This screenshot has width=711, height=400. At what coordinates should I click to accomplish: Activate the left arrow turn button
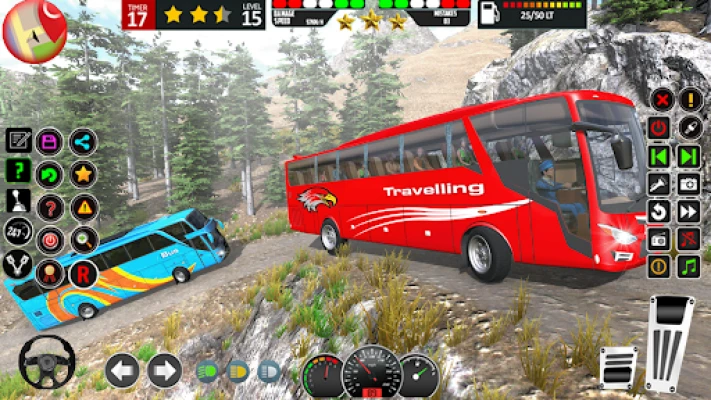tap(121, 370)
